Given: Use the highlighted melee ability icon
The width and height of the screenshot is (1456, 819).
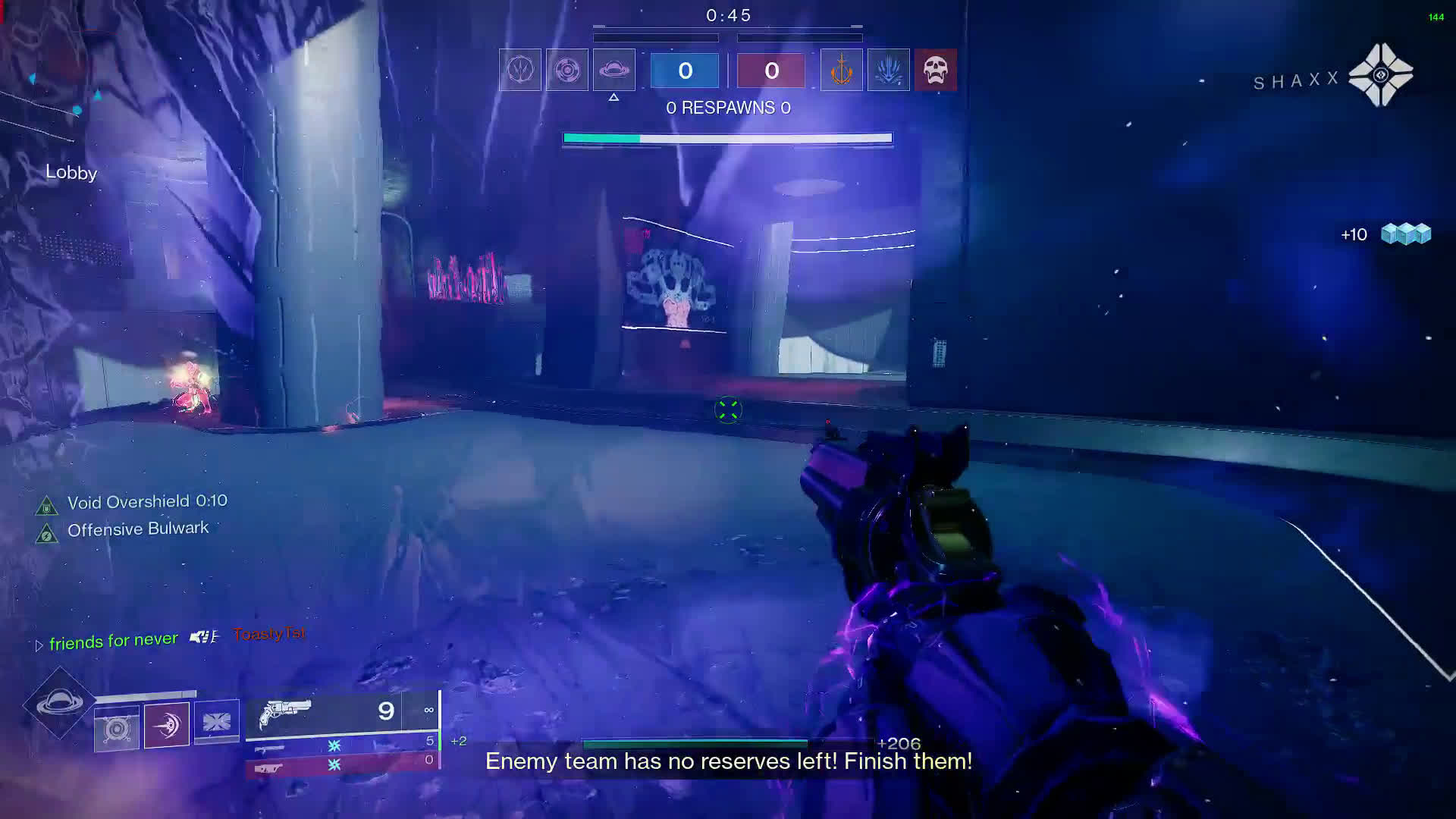Looking at the screenshot, I should (x=167, y=726).
